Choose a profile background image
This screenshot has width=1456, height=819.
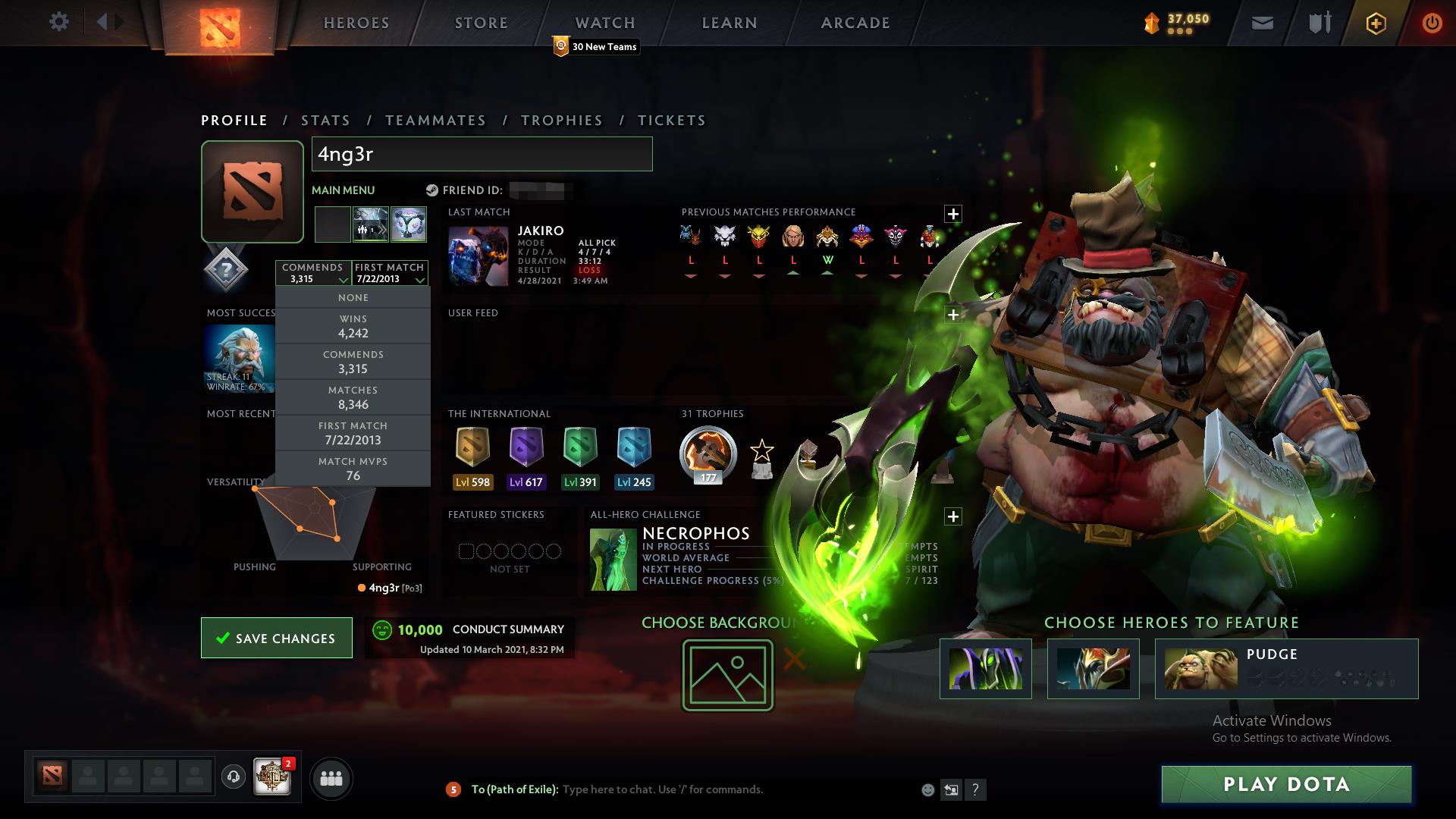tap(727, 675)
